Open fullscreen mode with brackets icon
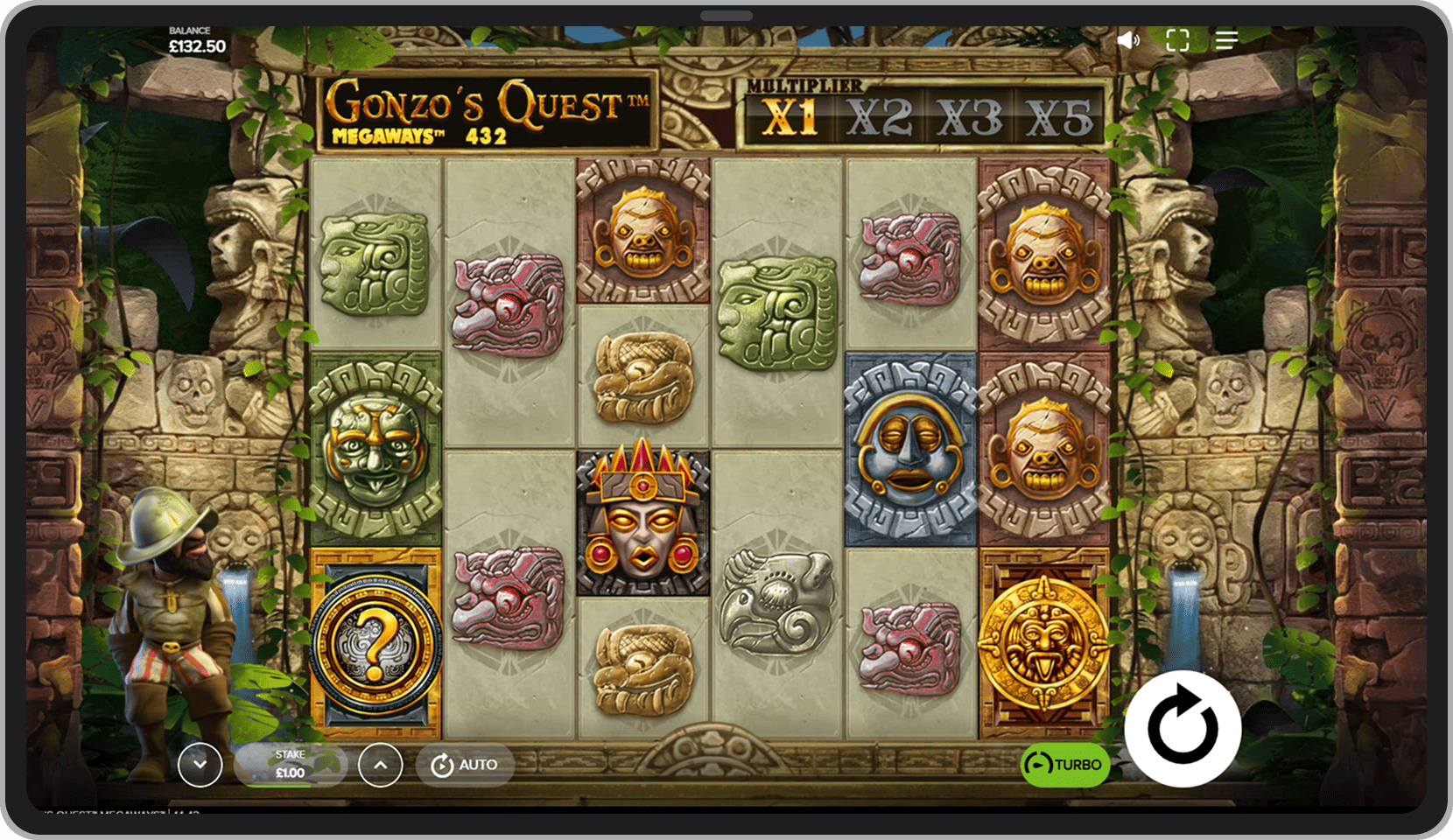Image resolution: width=1453 pixels, height=840 pixels. (x=1177, y=40)
